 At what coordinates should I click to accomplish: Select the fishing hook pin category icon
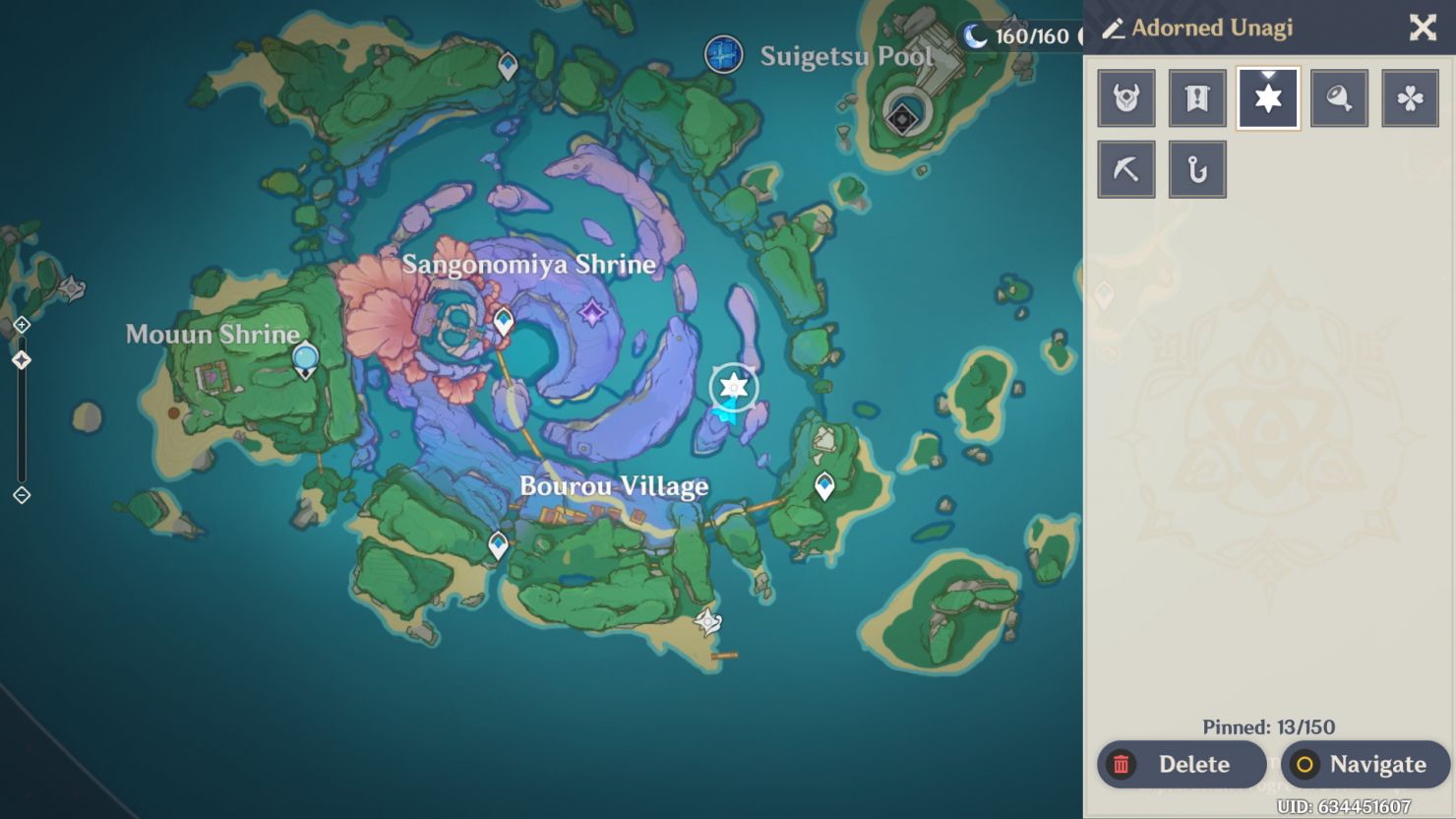pyautogui.click(x=1196, y=168)
